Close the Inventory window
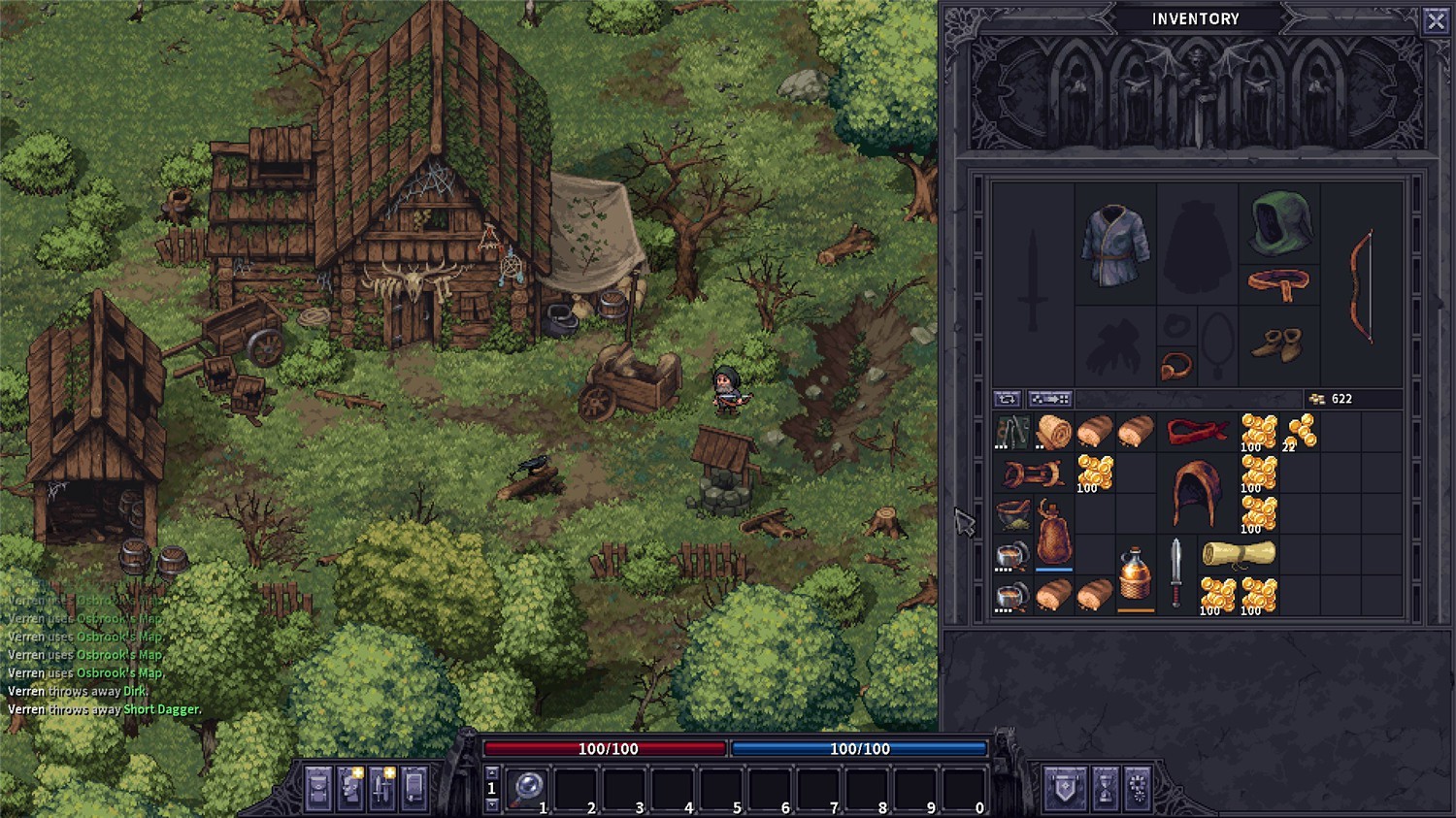Image resolution: width=1456 pixels, height=818 pixels. point(1437,20)
